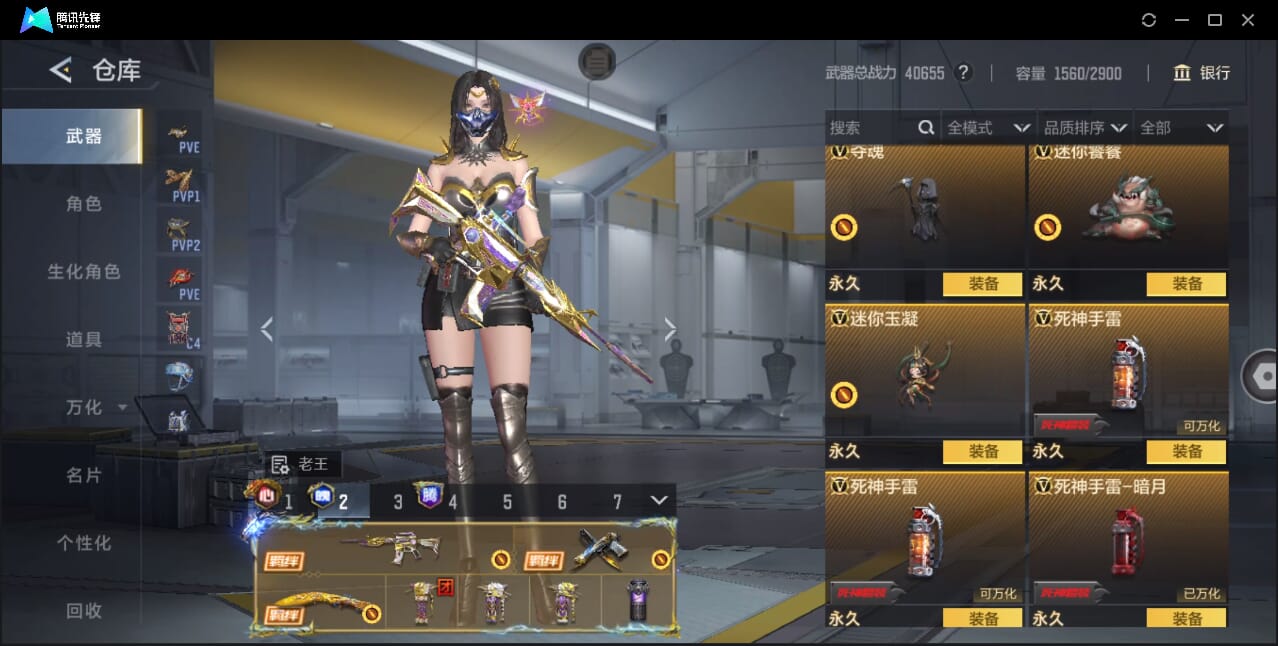This screenshot has height=646, width=1278.
Task: Equip the 迷你玉凝 pet item
Action: pos(983,452)
